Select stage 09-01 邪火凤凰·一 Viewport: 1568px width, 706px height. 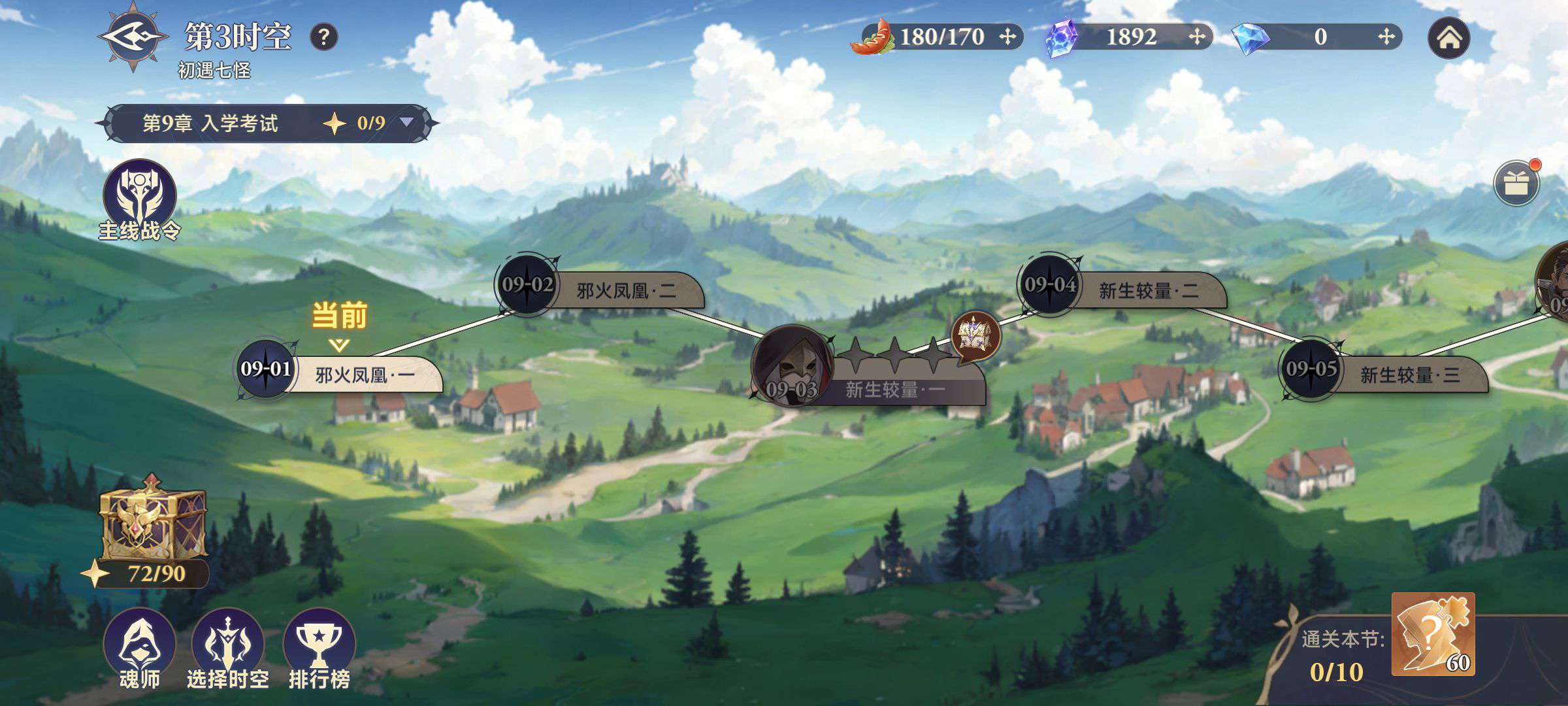pyautogui.click(x=340, y=374)
